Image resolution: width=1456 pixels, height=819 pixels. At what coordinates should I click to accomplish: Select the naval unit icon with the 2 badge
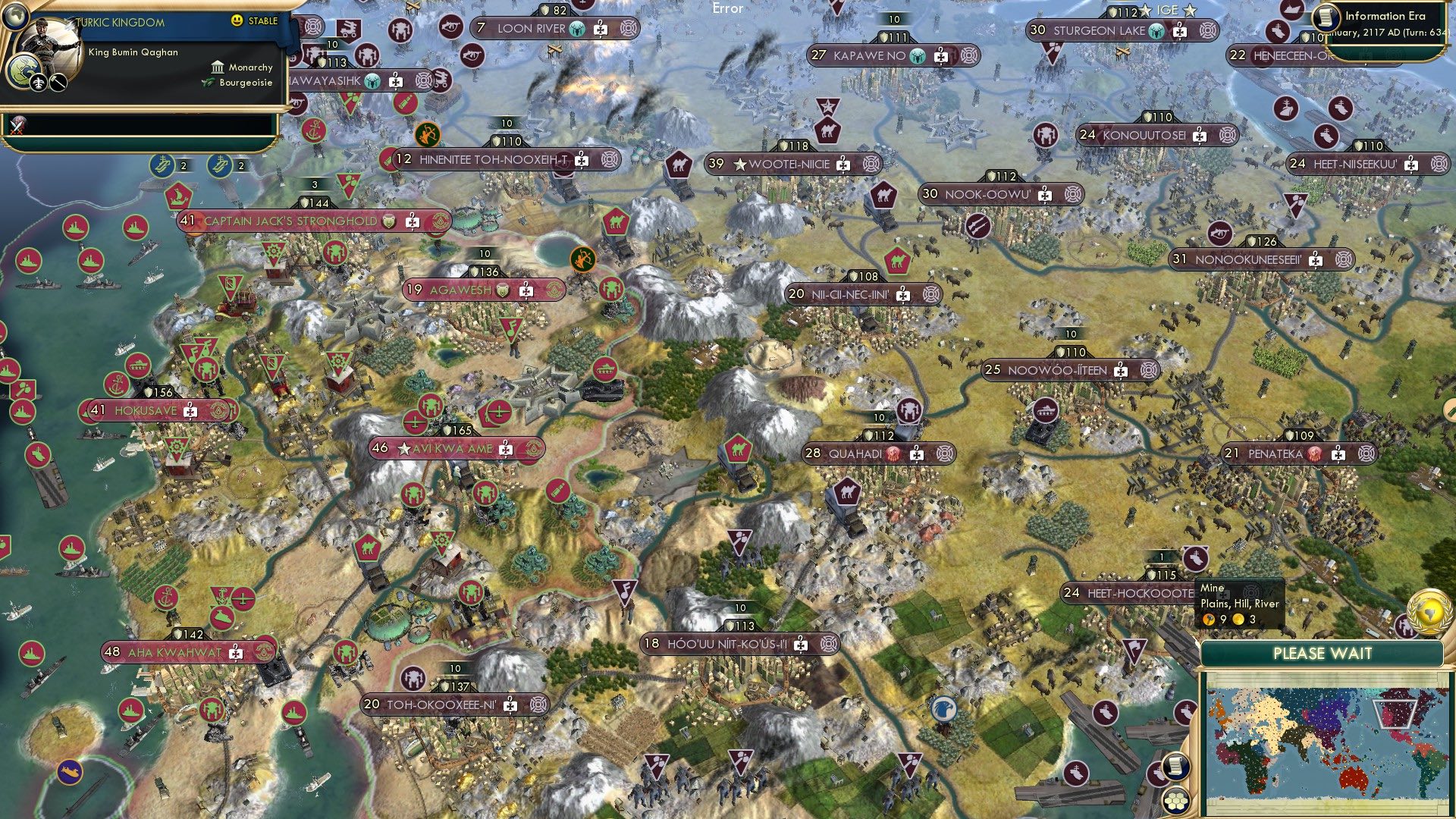click(x=163, y=165)
